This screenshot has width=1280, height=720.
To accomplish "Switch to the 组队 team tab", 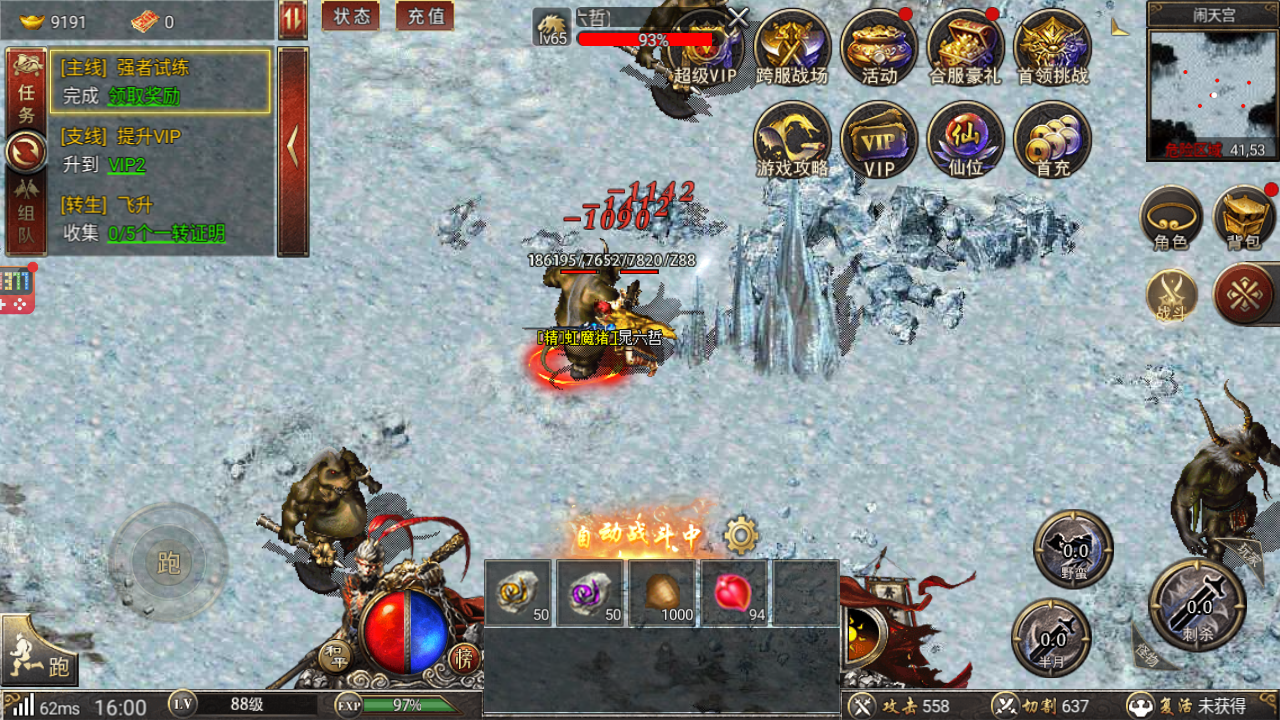I will pos(26,224).
